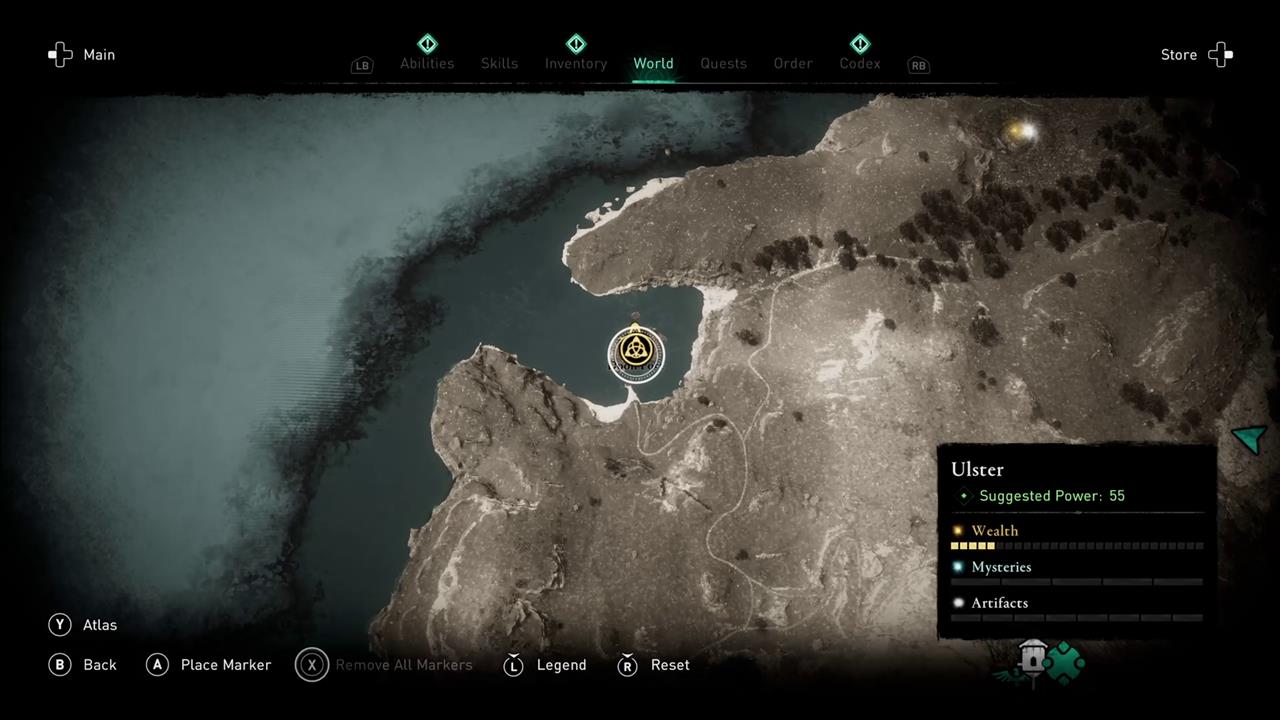Go Back from the map
1280x720 pixels.
[x=84, y=665]
